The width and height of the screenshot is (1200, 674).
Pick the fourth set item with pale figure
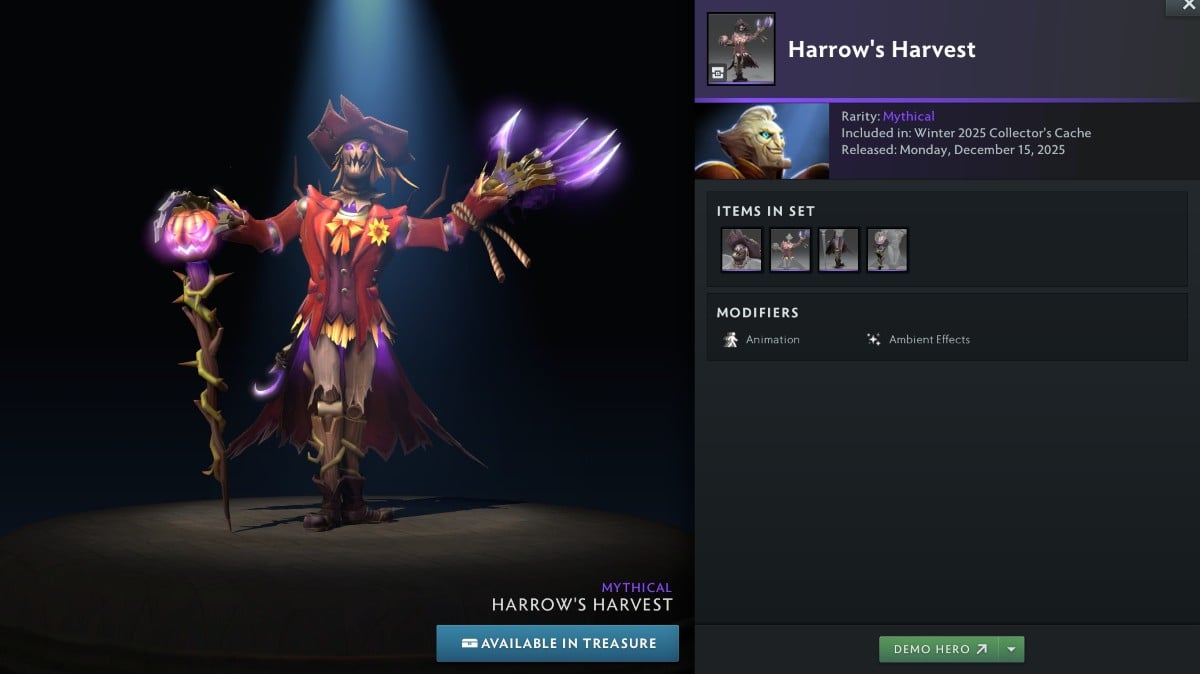coord(887,249)
